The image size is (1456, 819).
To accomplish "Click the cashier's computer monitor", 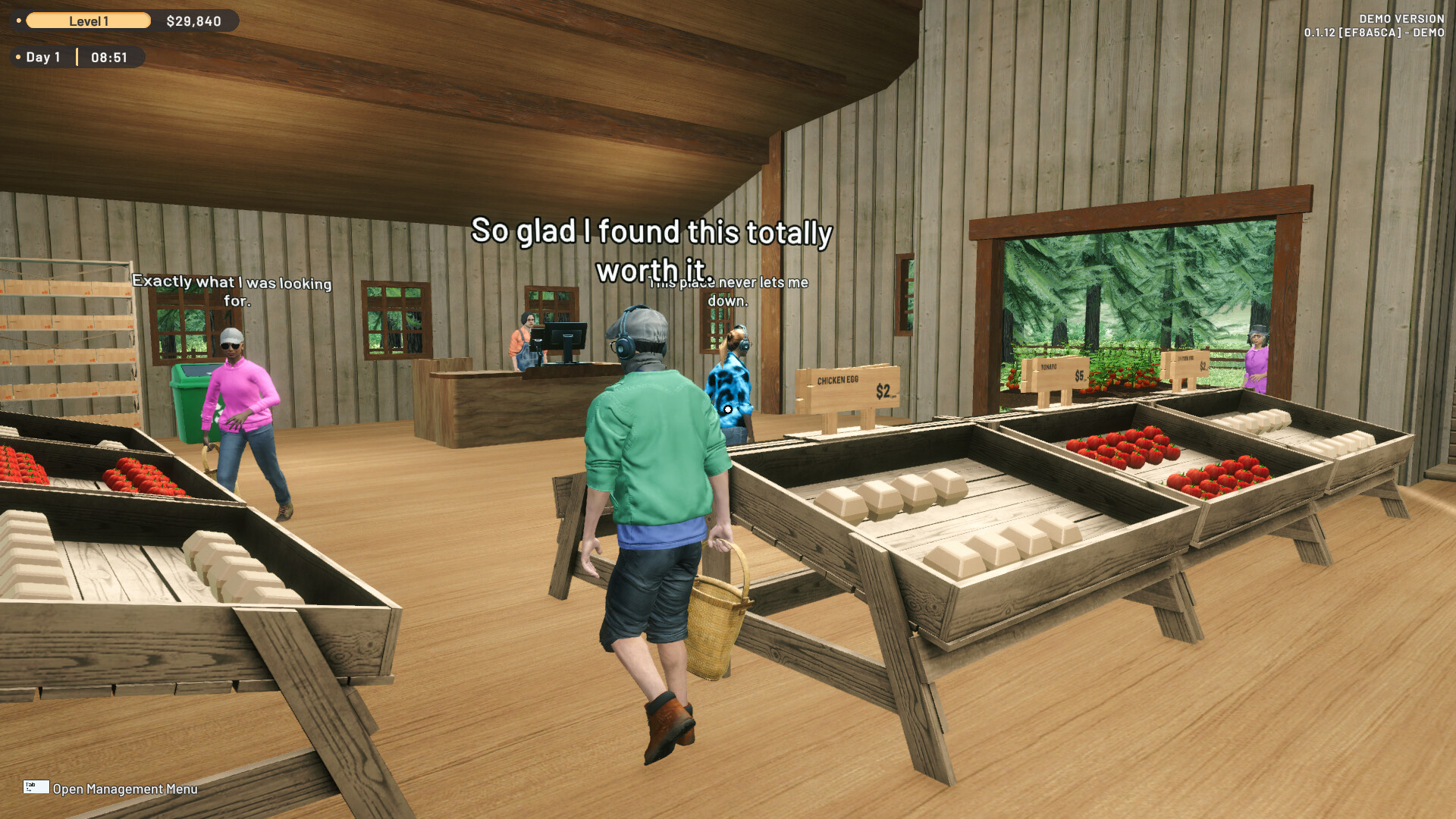I will tap(565, 334).
